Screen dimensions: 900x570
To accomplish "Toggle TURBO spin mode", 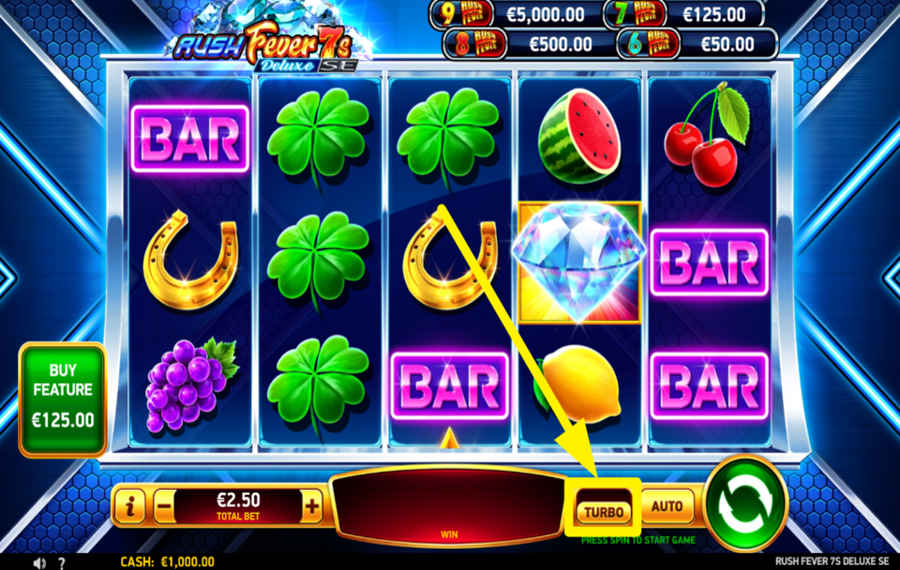I will coord(604,512).
